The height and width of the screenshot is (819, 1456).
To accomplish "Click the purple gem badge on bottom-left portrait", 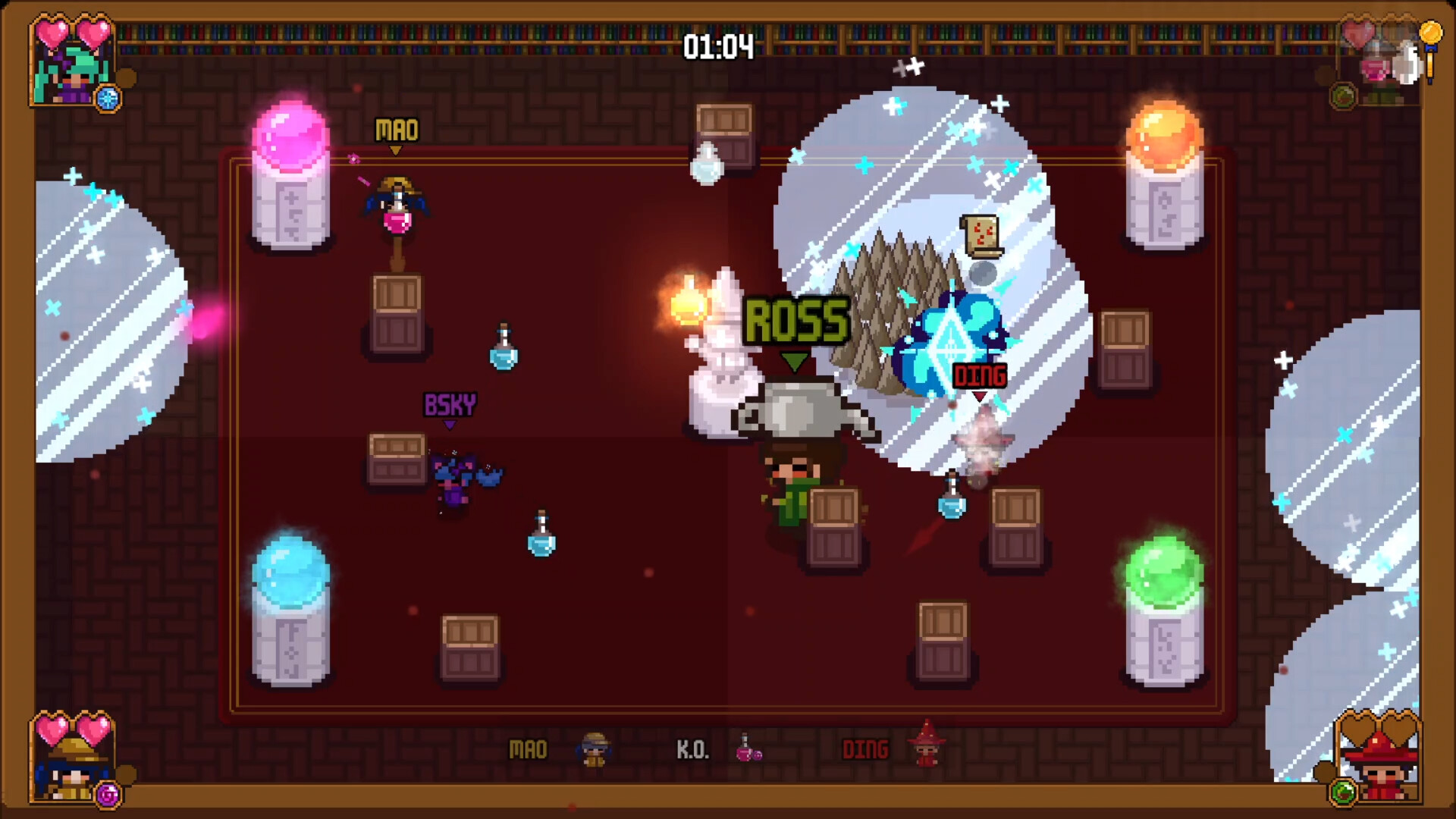I will tap(107, 794).
